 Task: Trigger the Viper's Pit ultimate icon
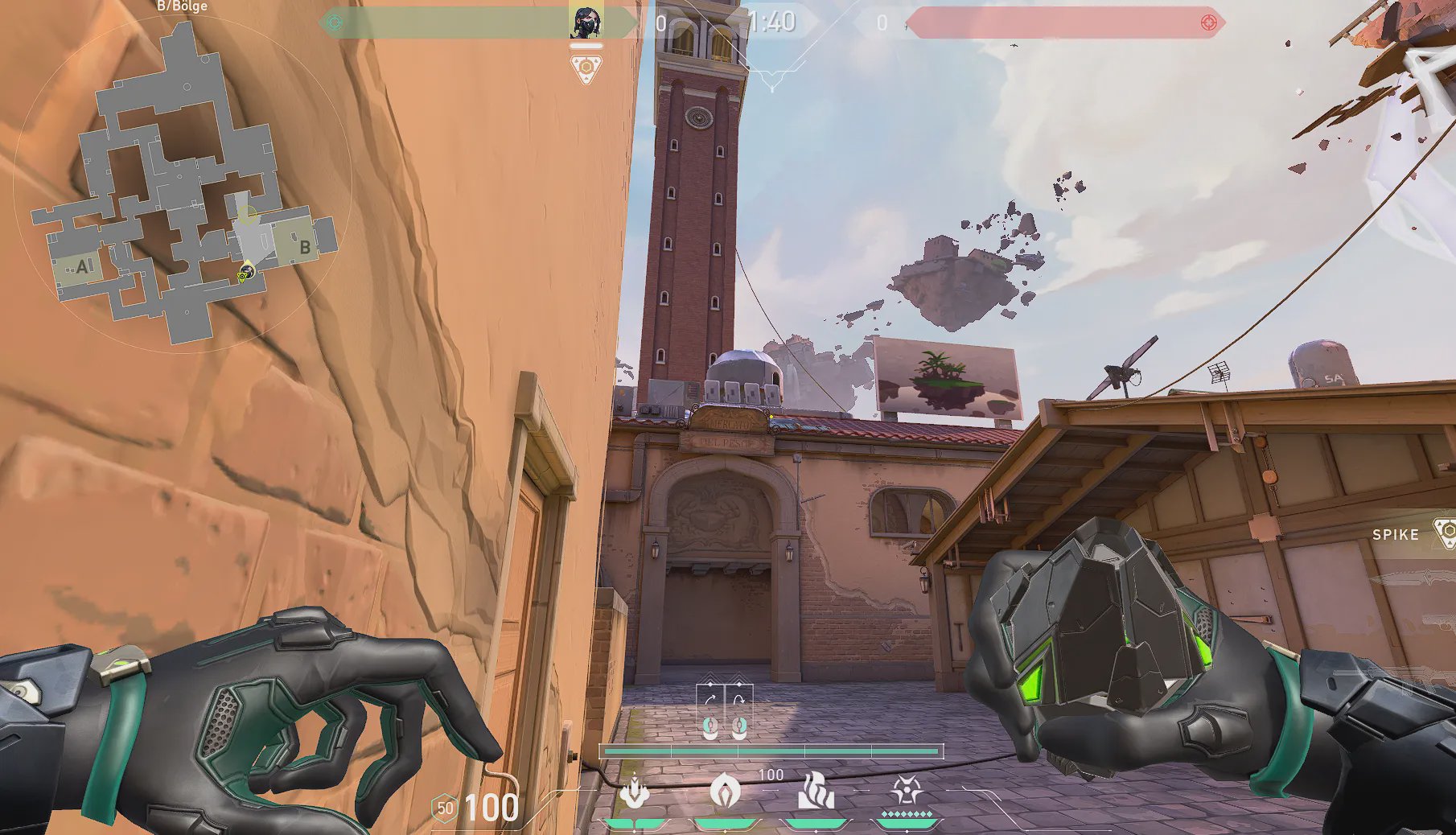point(908,792)
